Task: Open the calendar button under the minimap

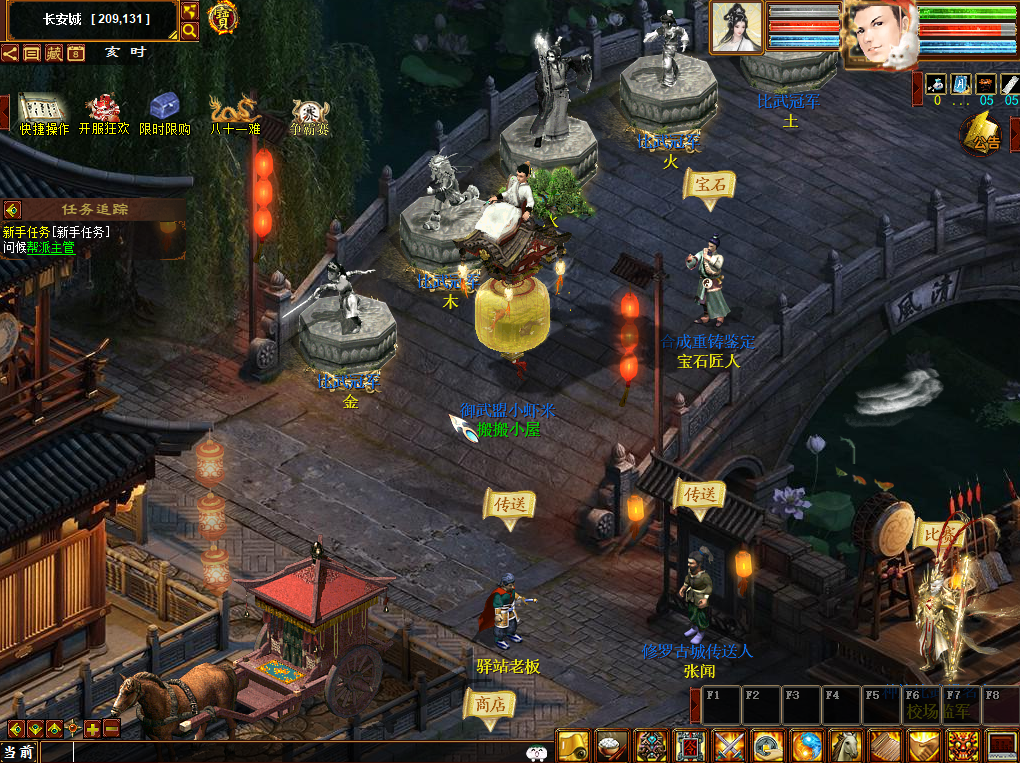Action: [x=76, y=53]
